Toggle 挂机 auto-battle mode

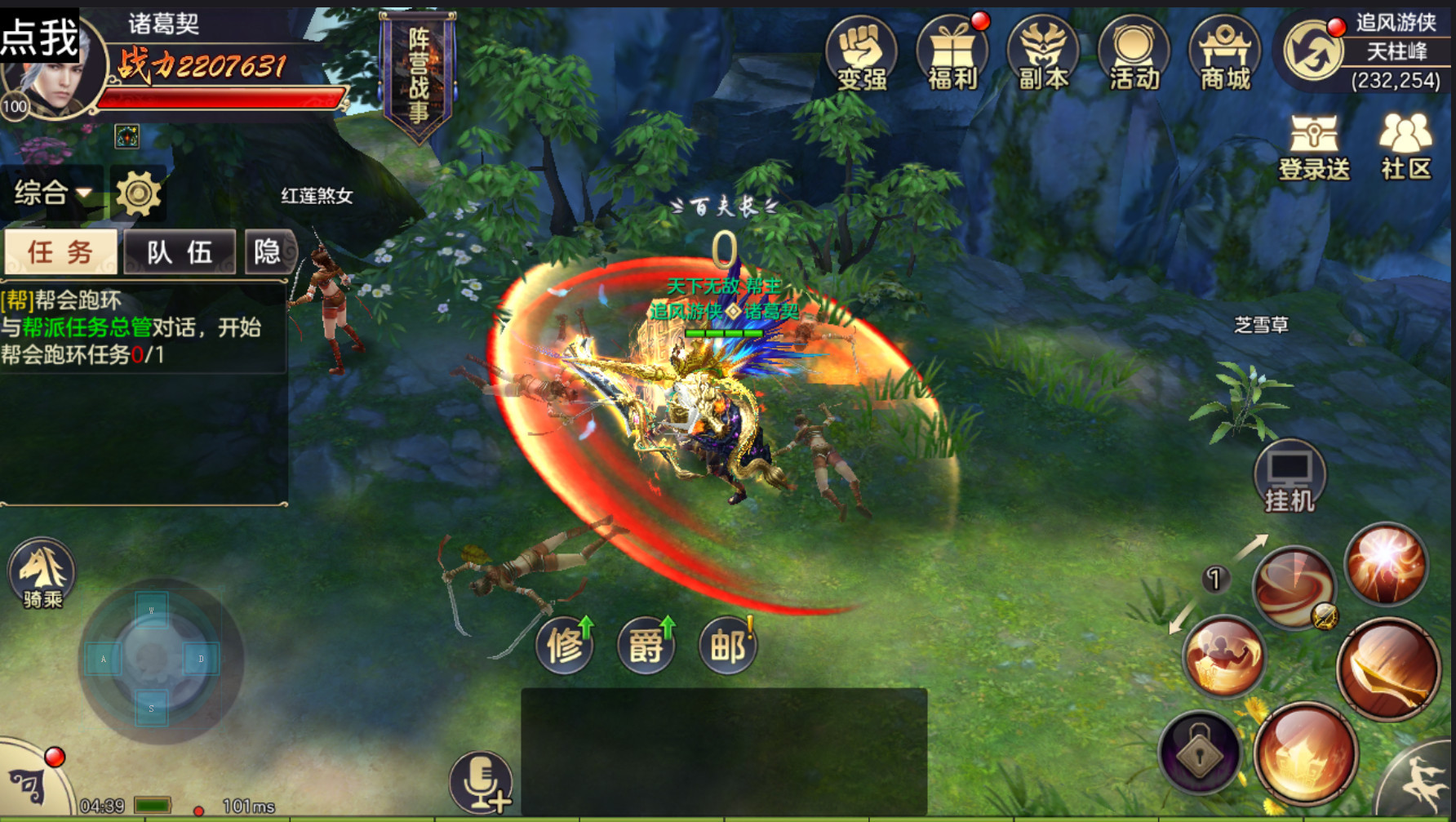[x=1290, y=478]
